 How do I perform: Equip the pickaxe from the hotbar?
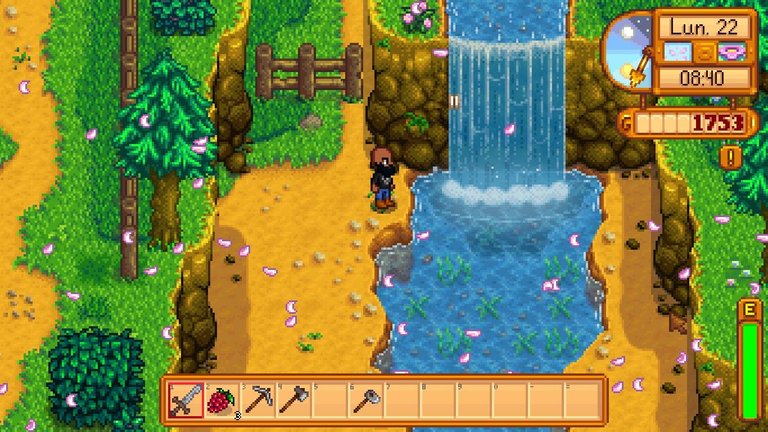point(257,400)
